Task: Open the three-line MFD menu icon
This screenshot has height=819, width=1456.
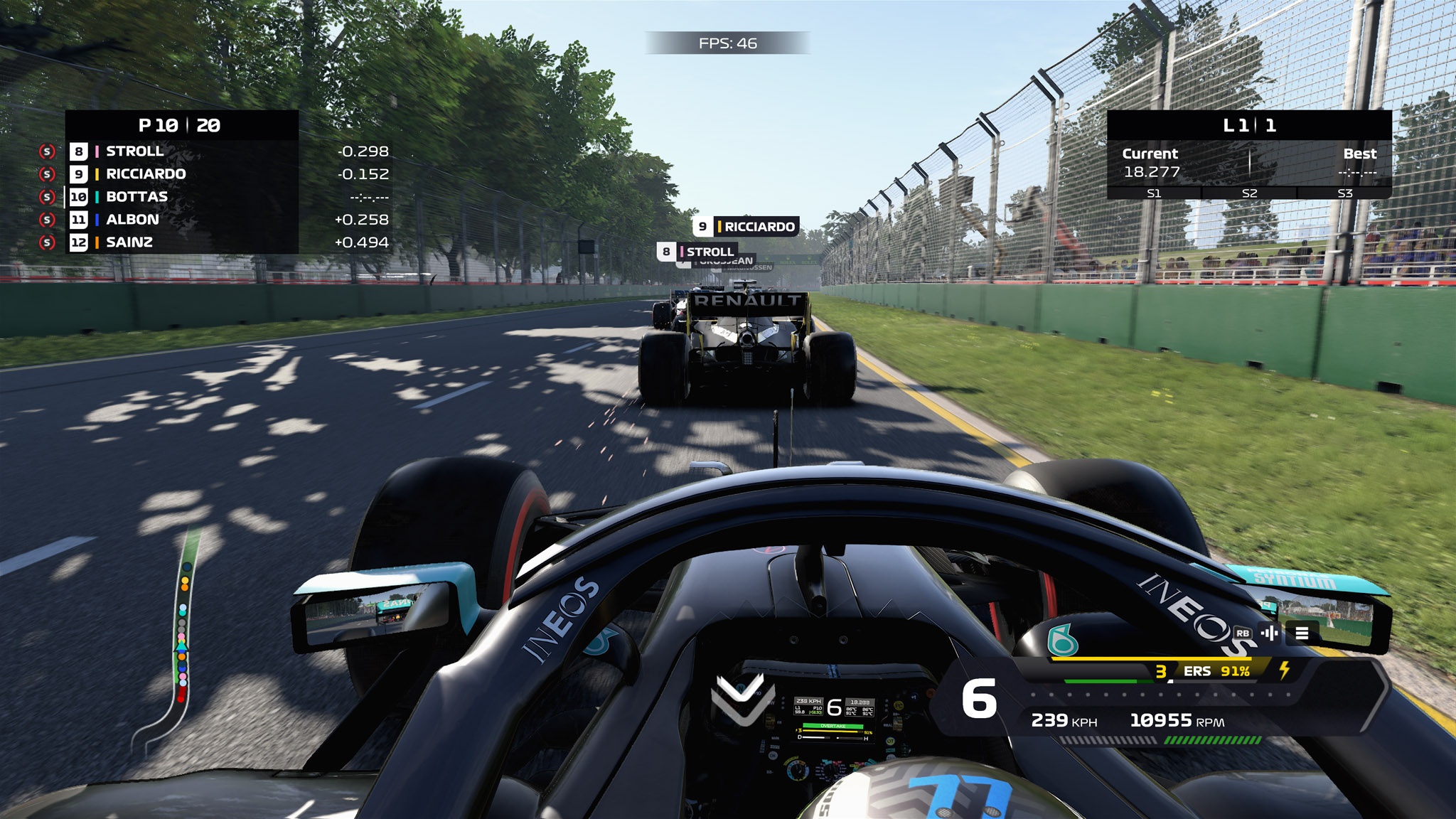Action: tap(1302, 633)
